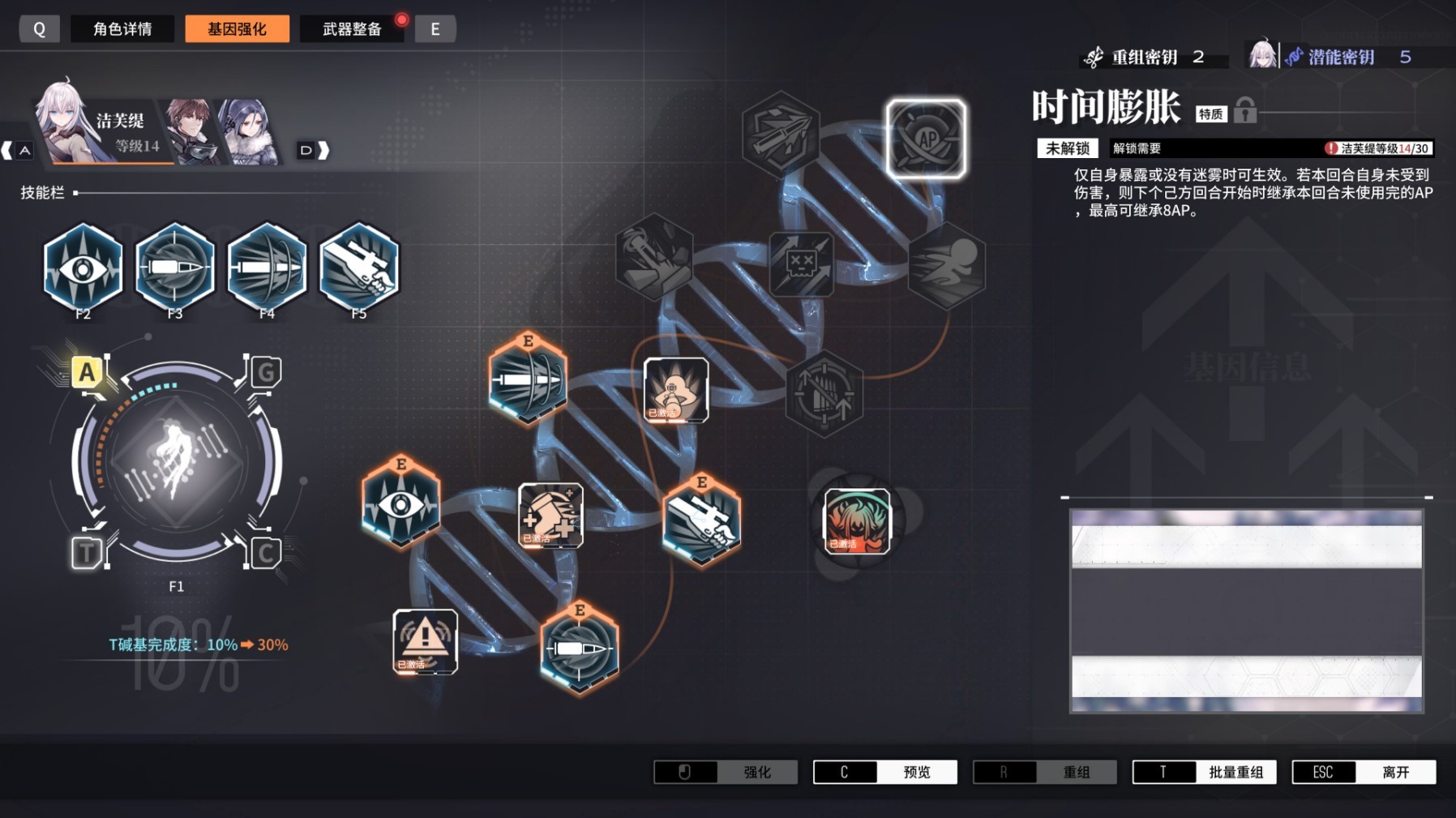Select the F4 barrel skill icon

pyautogui.click(x=267, y=268)
